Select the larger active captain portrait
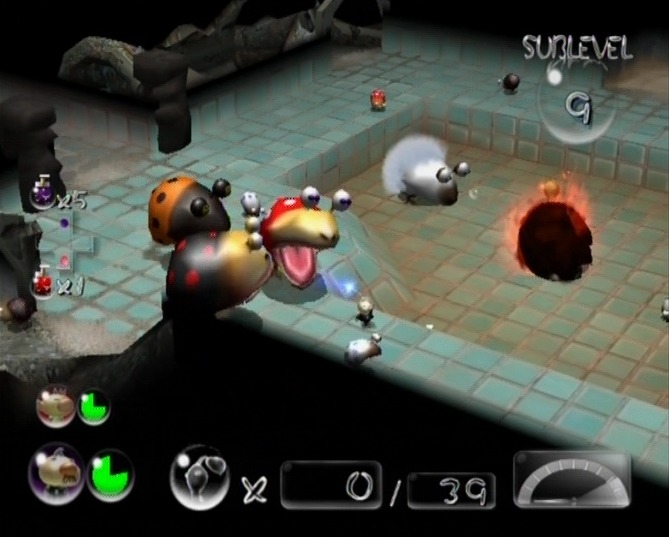This screenshot has height=537, width=669. pos(55,473)
